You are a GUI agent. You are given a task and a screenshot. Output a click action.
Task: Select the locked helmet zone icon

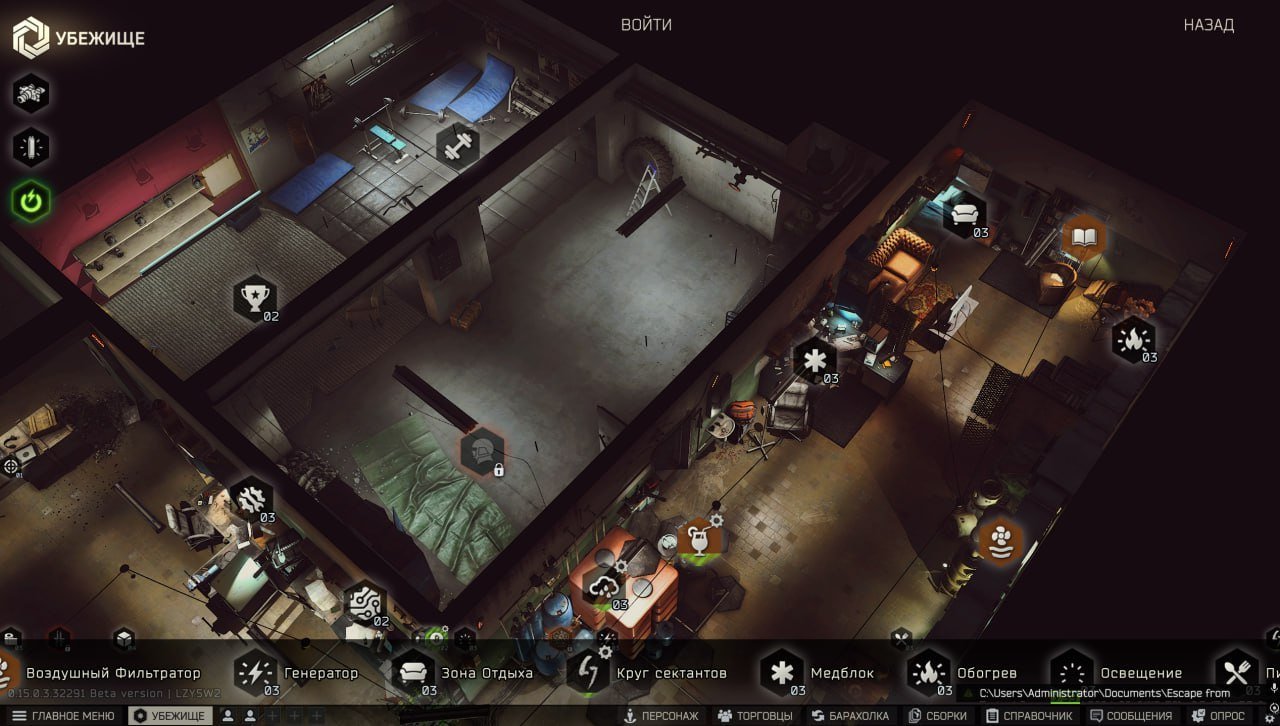point(482,451)
